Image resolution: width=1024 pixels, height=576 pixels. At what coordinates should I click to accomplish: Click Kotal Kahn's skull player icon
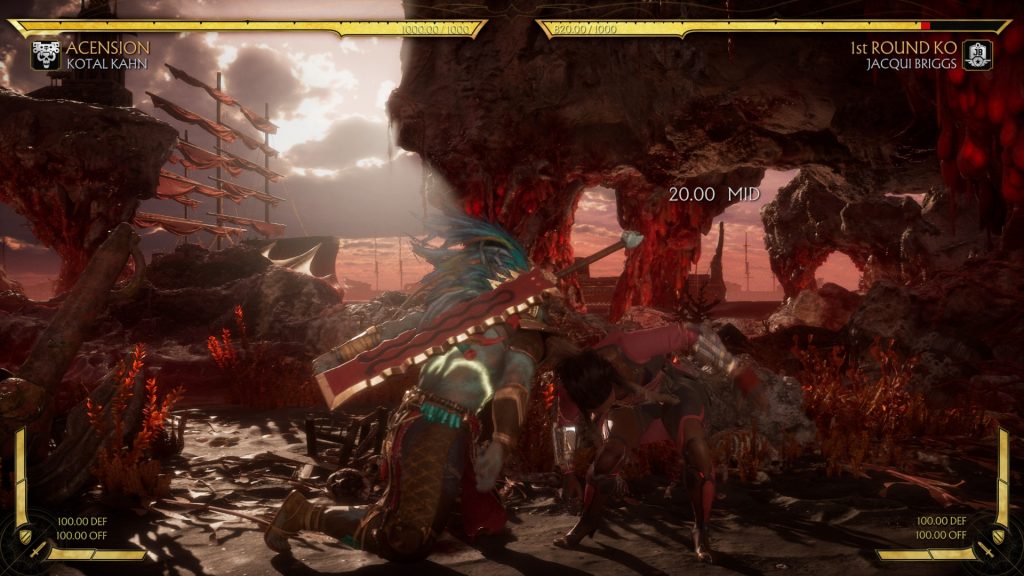[x=45, y=54]
